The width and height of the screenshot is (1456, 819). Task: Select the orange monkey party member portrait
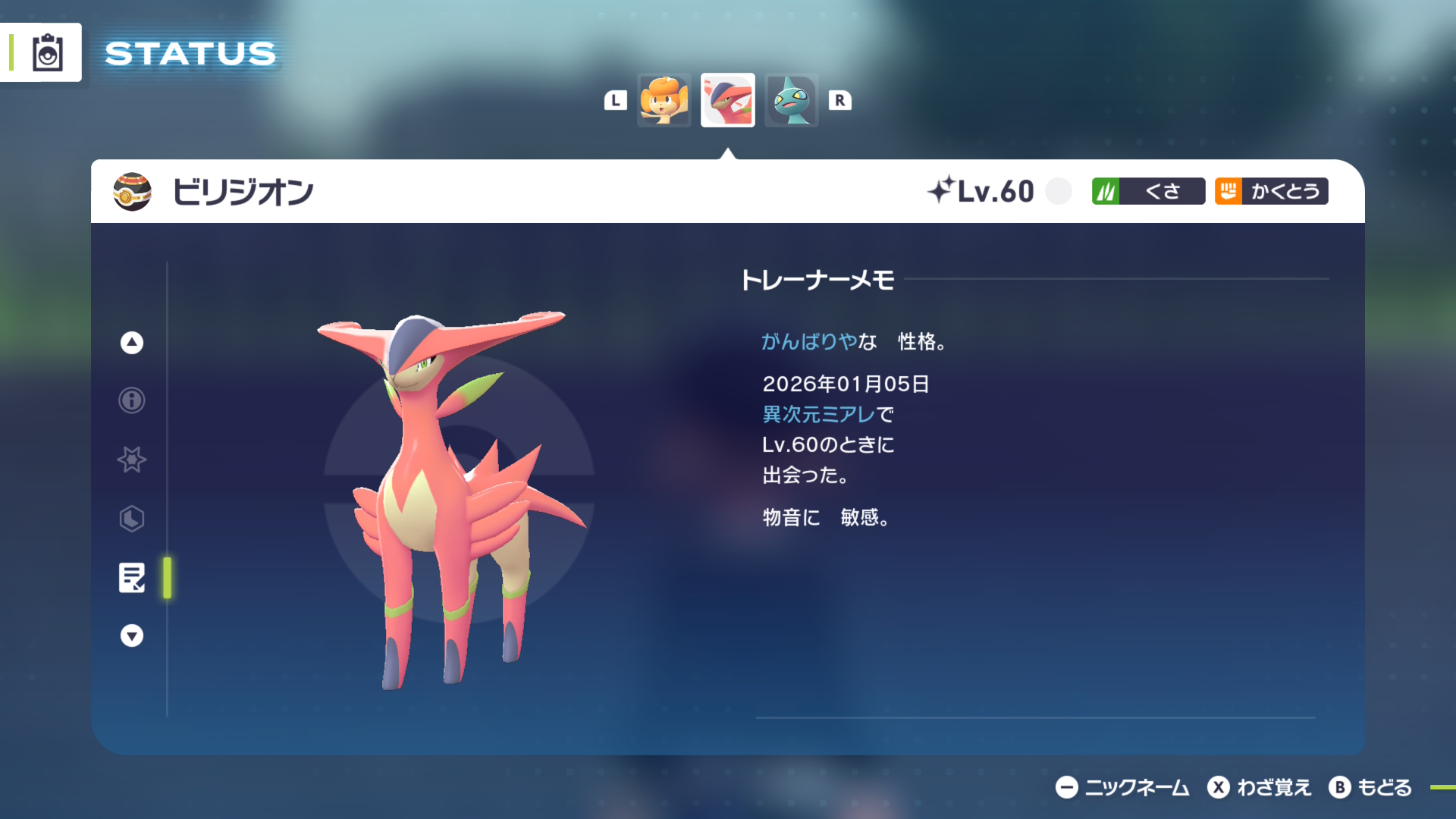coord(664,100)
